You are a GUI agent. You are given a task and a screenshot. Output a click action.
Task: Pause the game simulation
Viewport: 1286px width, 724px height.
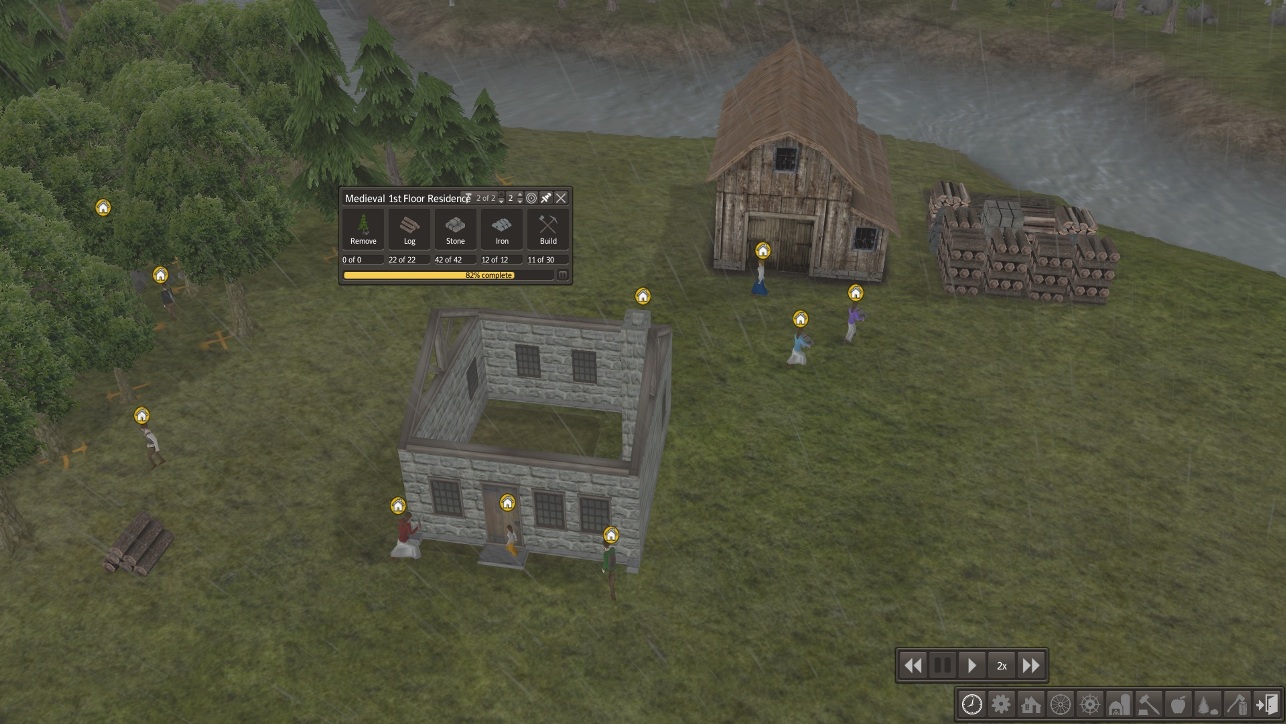[942, 665]
